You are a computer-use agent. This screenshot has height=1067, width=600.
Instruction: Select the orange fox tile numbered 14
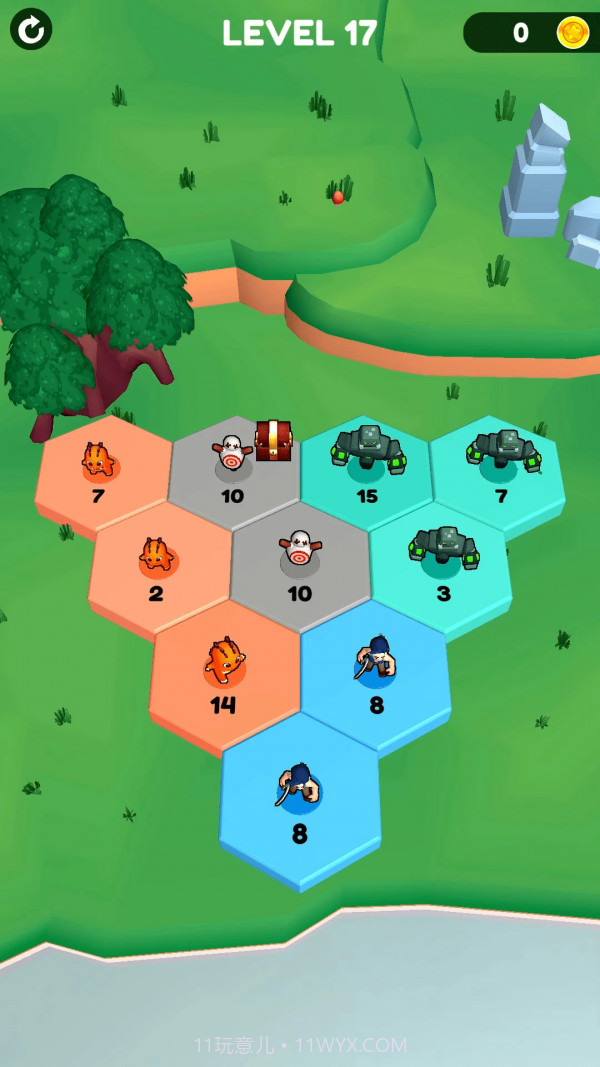click(x=225, y=673)
